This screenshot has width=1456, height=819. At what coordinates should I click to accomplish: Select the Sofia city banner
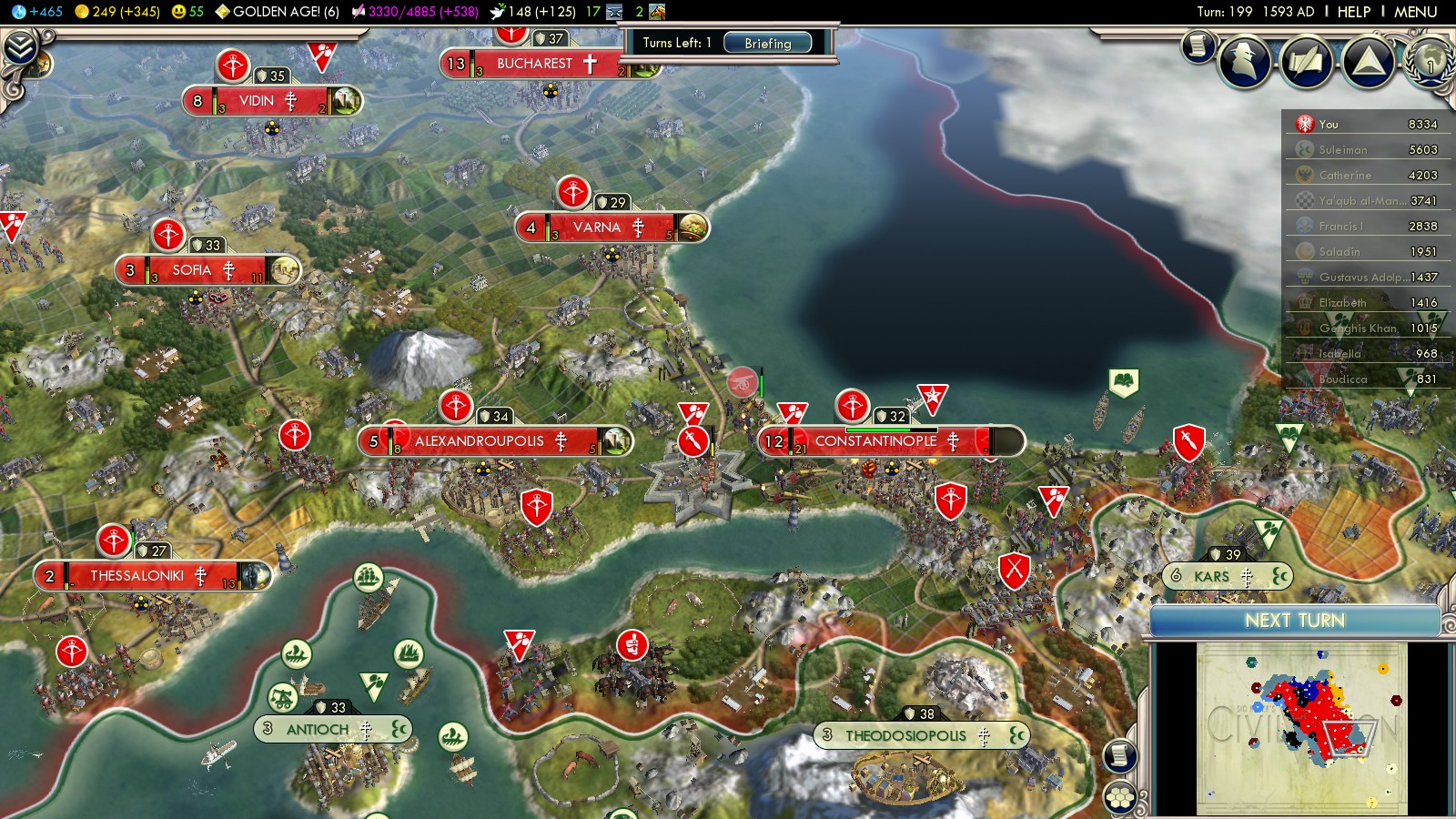coord(192,270)
